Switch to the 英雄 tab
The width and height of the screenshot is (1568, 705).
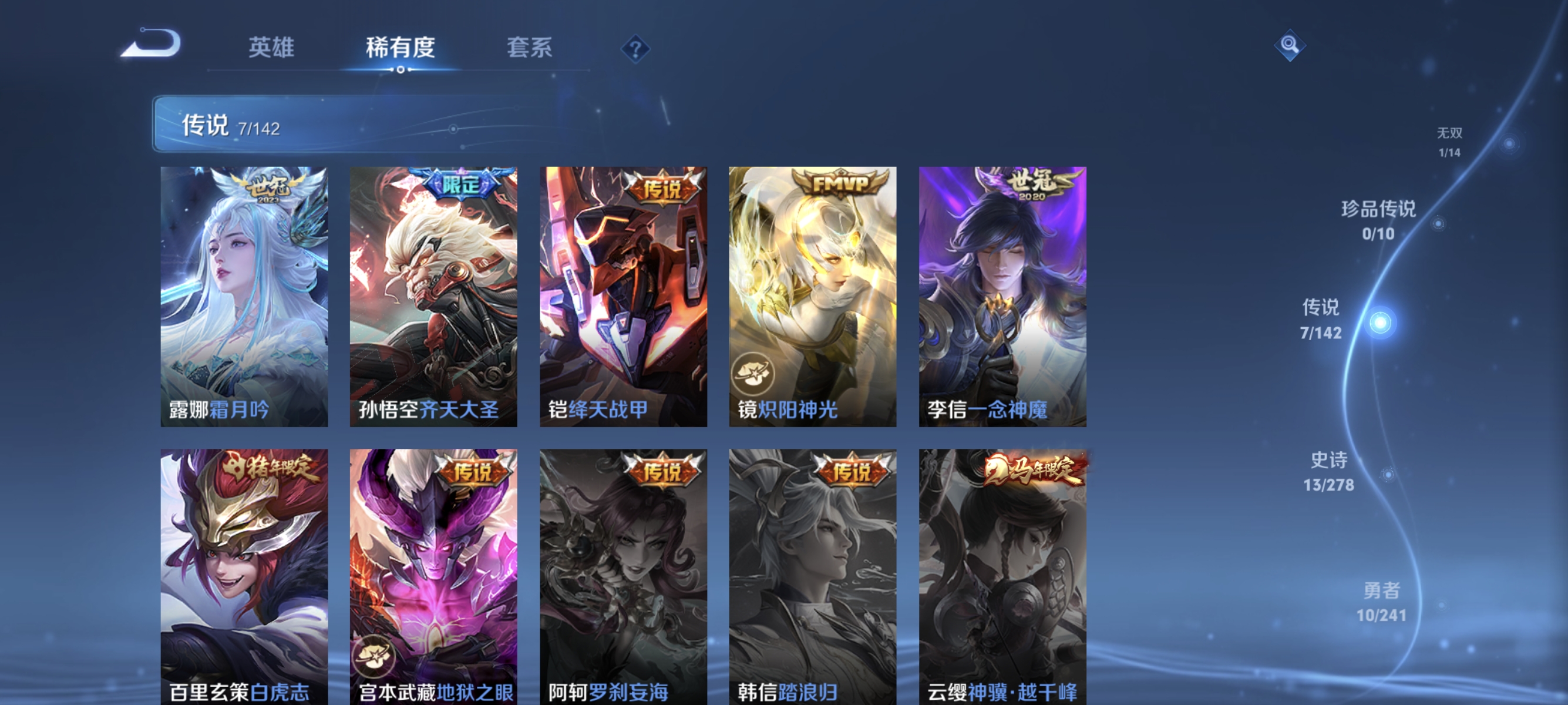click(x=271, y=48)
